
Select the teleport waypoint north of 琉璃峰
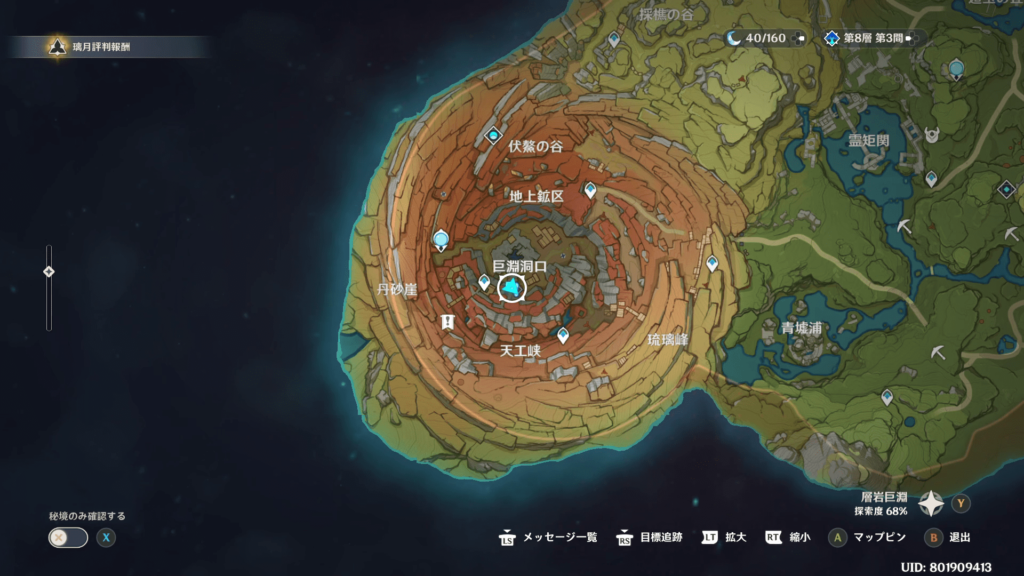click(712, 263)
